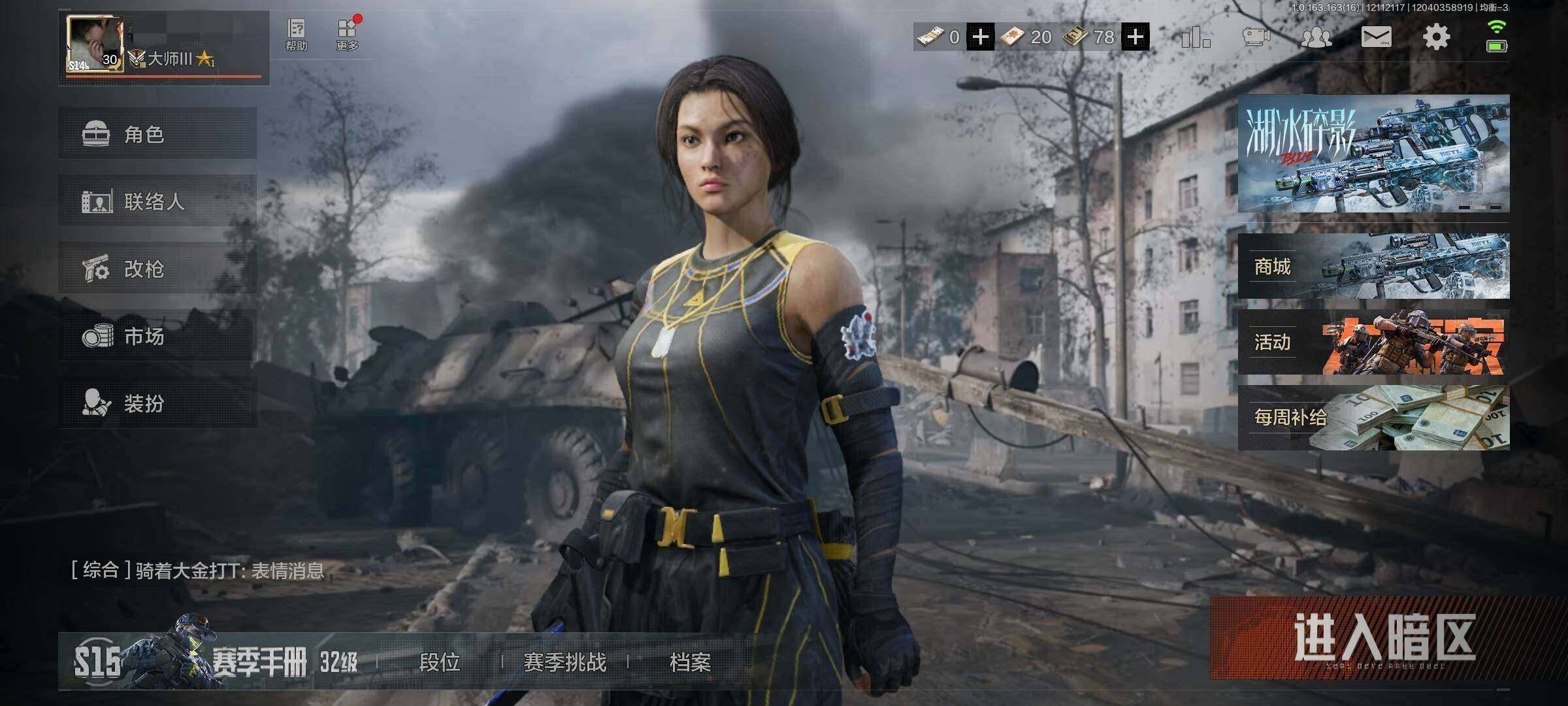
Task: Open the mail envelope icon
Action: [1376, 37]
